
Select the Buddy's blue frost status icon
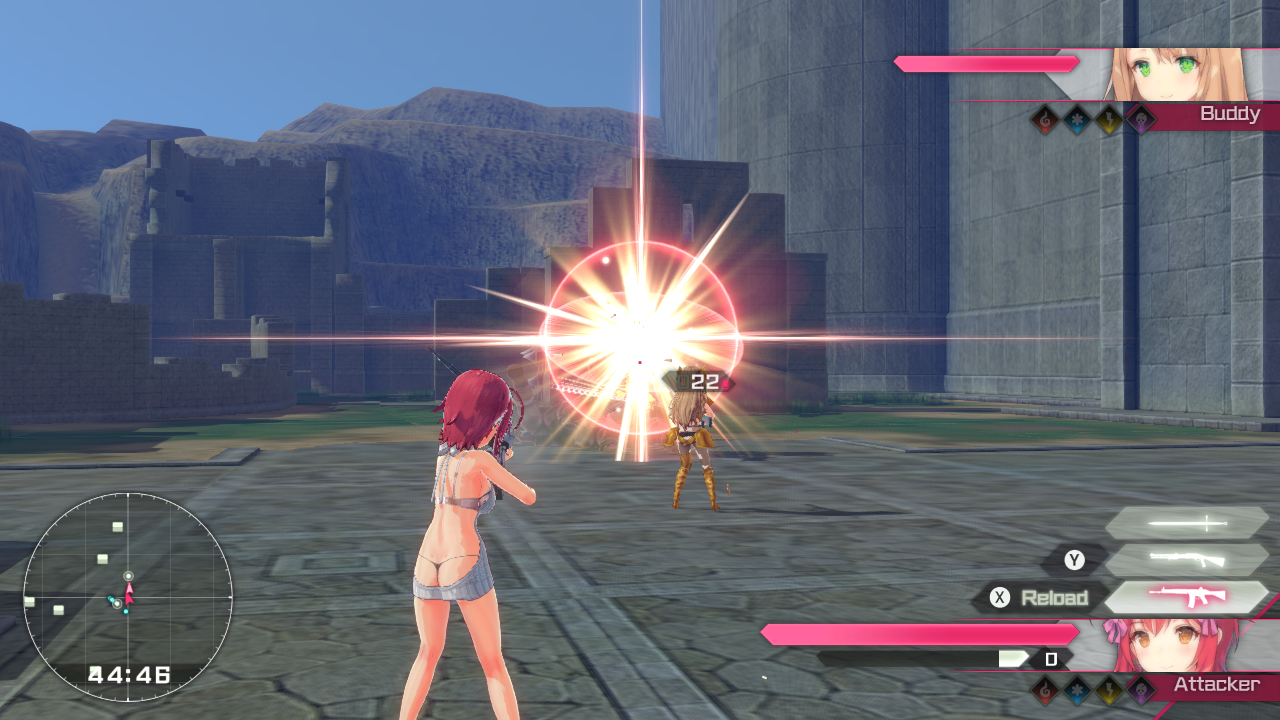1077,120
